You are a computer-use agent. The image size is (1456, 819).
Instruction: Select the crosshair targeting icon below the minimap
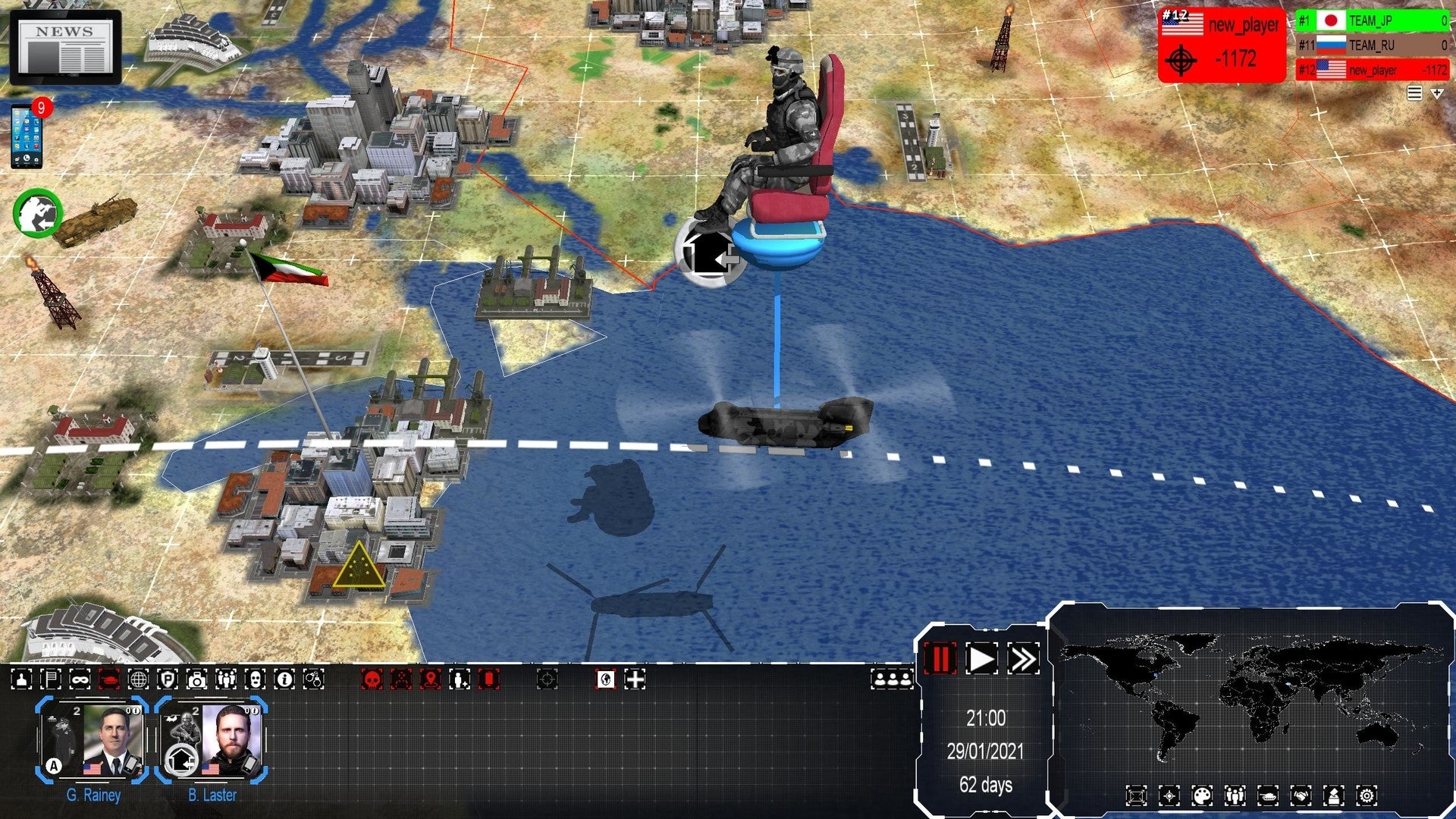(x=1169, y=795)
